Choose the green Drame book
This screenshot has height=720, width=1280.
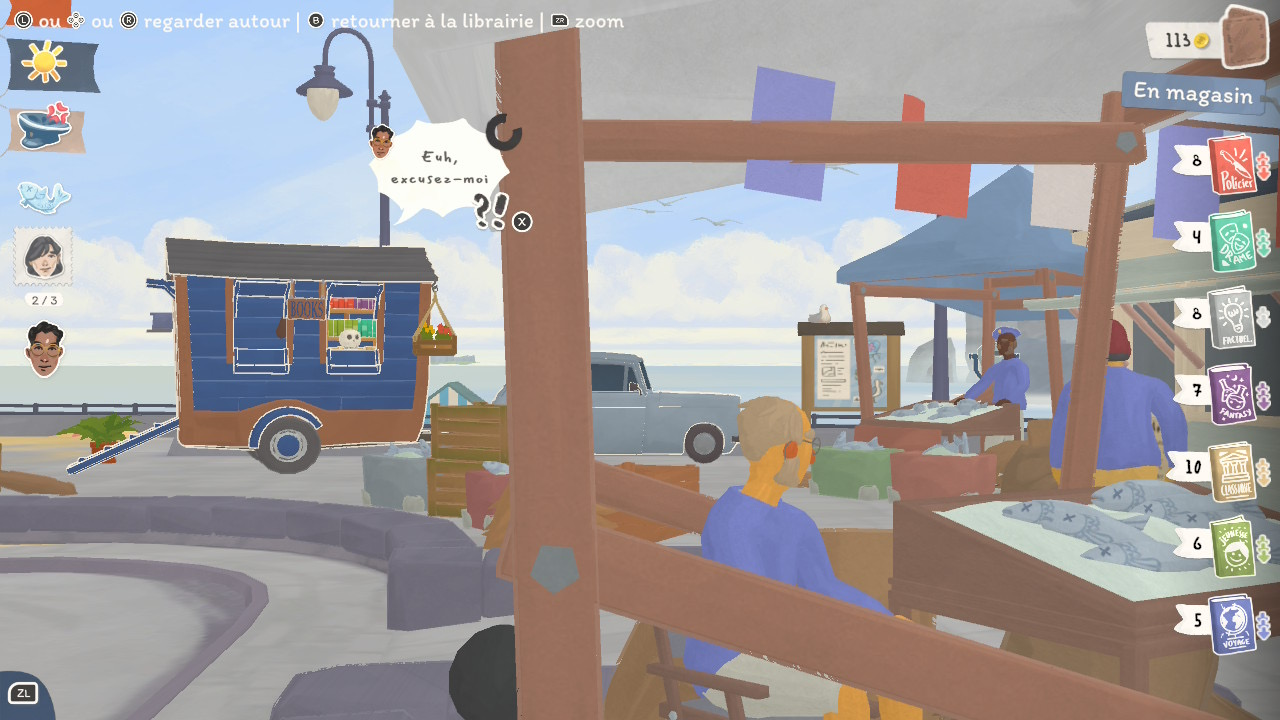click(x=1232, y=241)
